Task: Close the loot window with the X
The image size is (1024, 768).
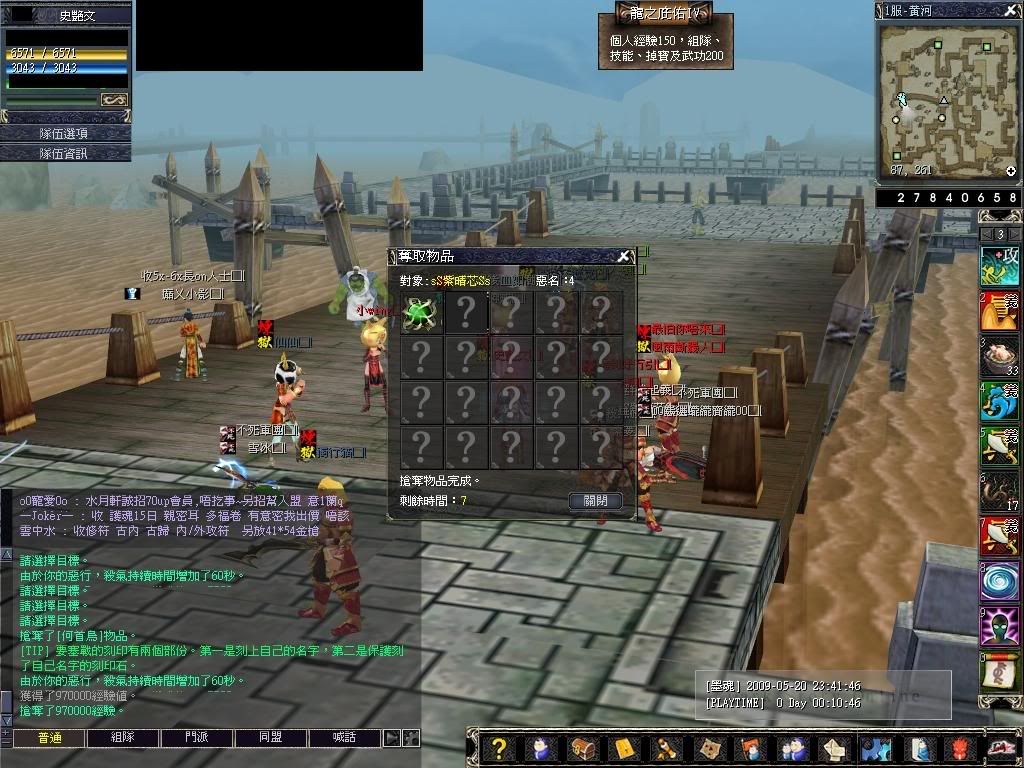Action: [x=624, y=256]
